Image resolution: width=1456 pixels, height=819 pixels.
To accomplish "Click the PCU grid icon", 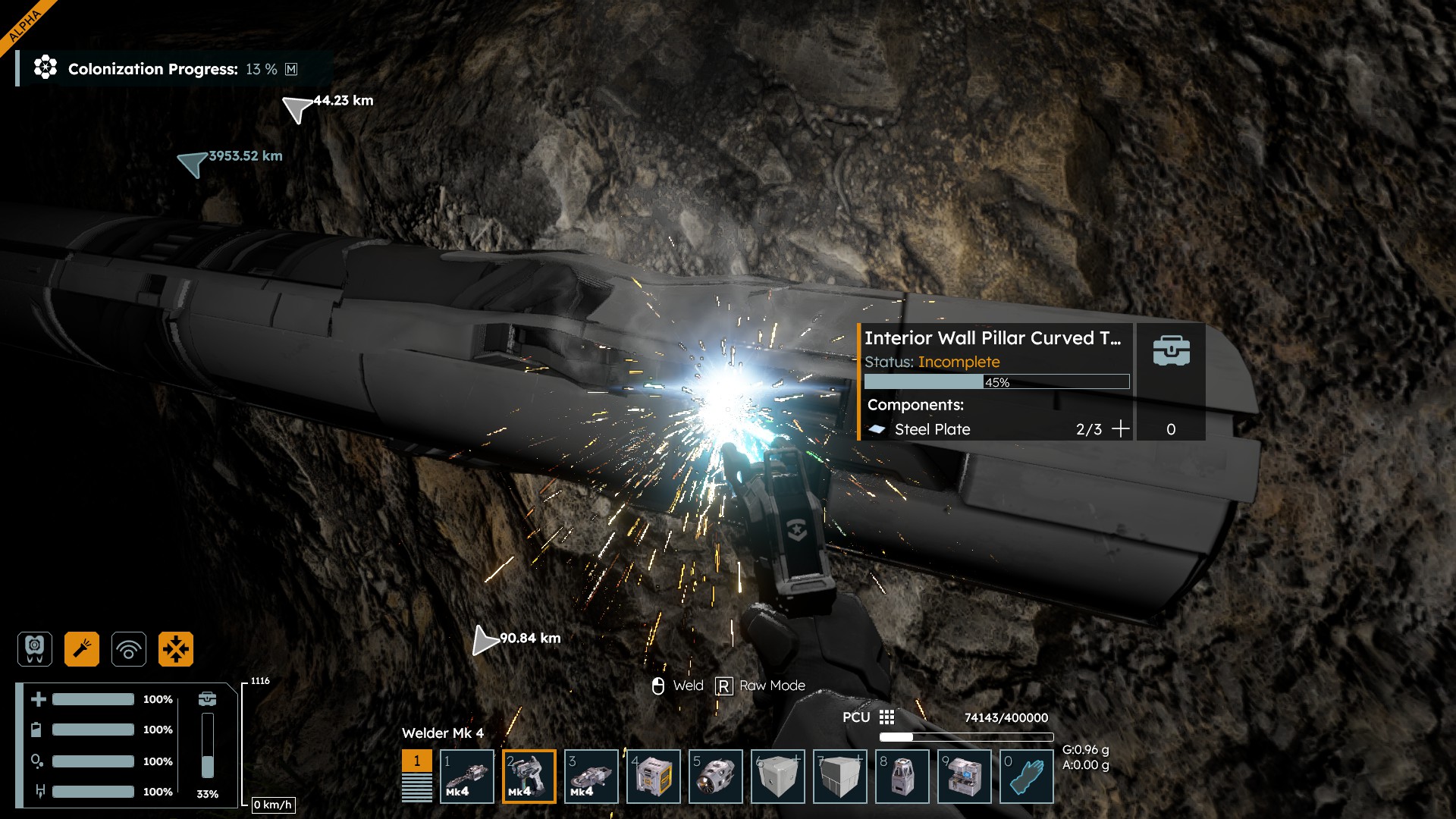I will point(886,717).
